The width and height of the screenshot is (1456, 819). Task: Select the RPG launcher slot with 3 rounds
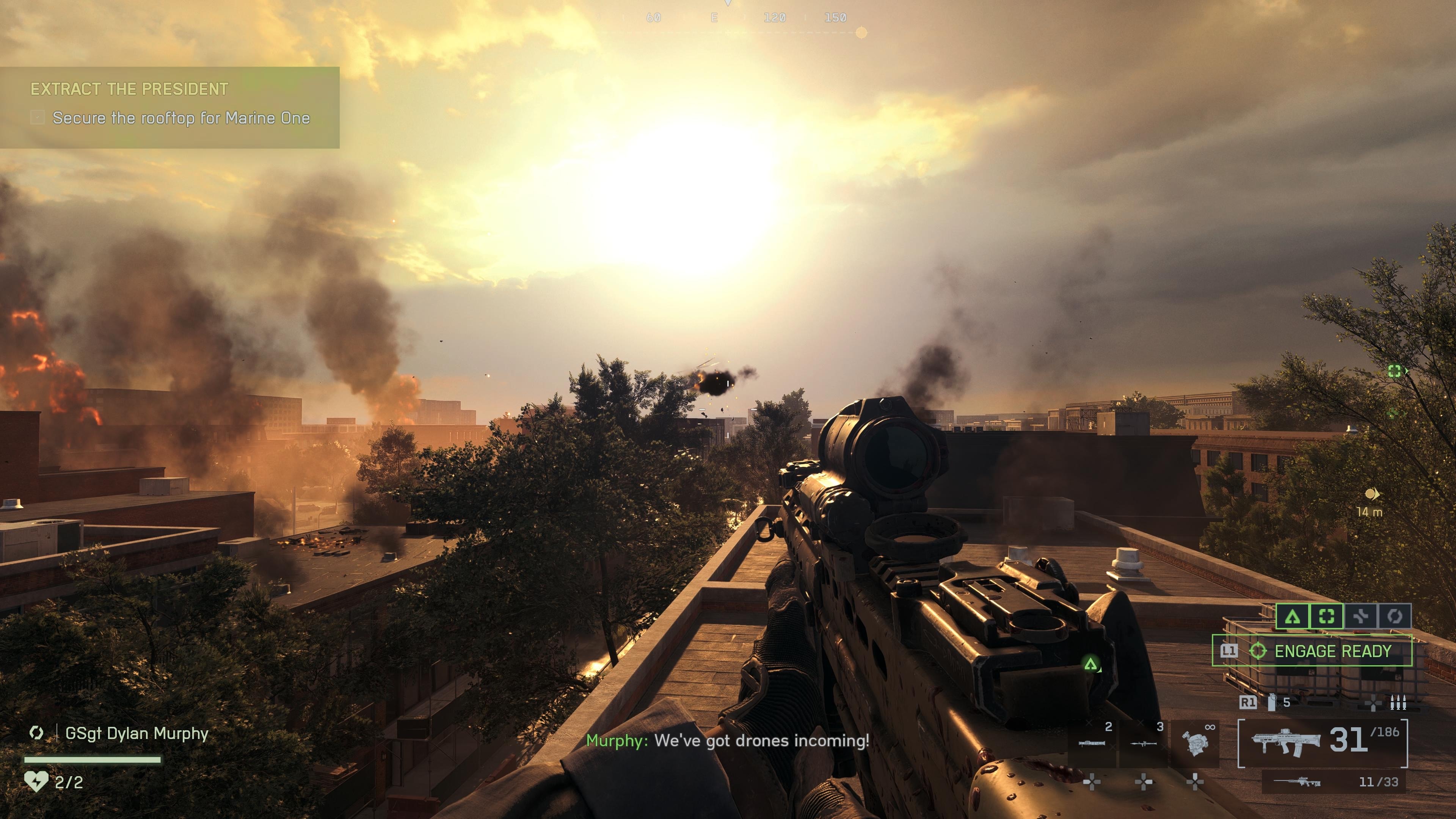[x=1144, y=743]
